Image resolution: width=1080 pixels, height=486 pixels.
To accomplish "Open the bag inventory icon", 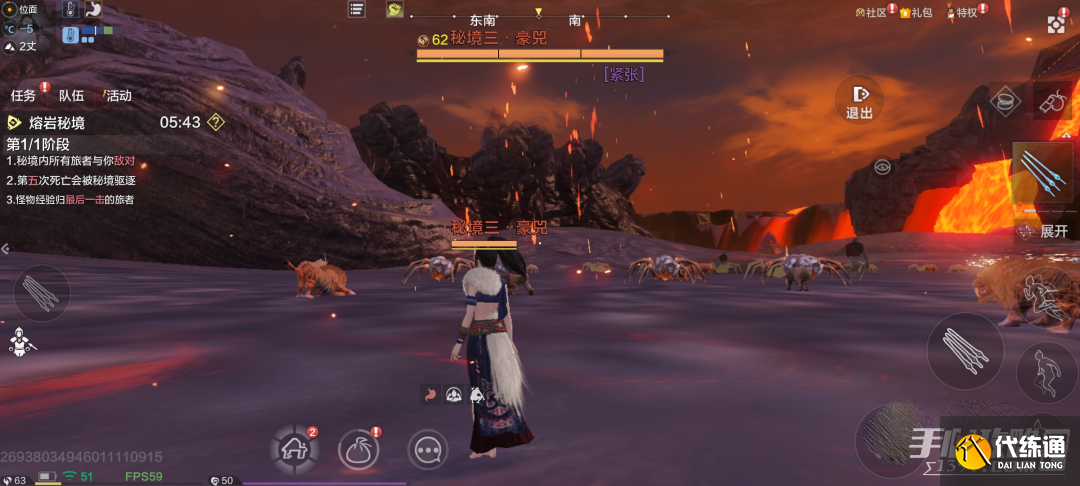I will click(x=358, y=450).
